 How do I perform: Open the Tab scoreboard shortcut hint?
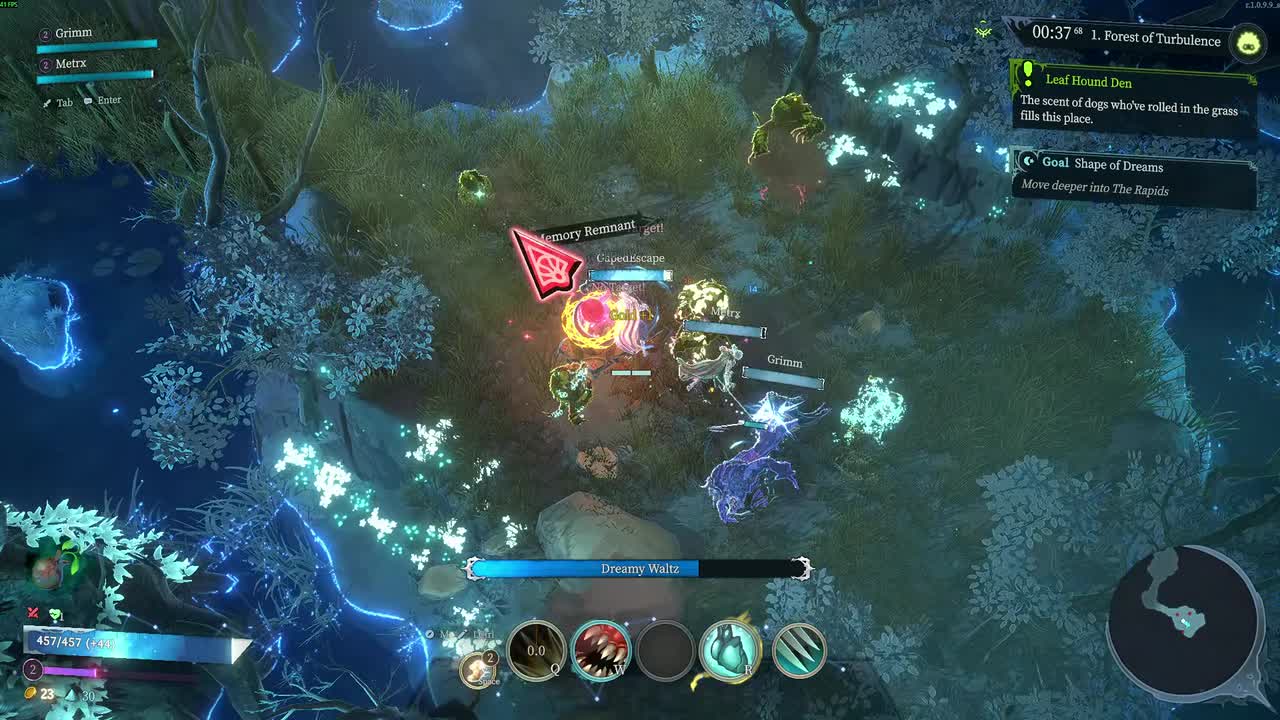coord(60,101)
